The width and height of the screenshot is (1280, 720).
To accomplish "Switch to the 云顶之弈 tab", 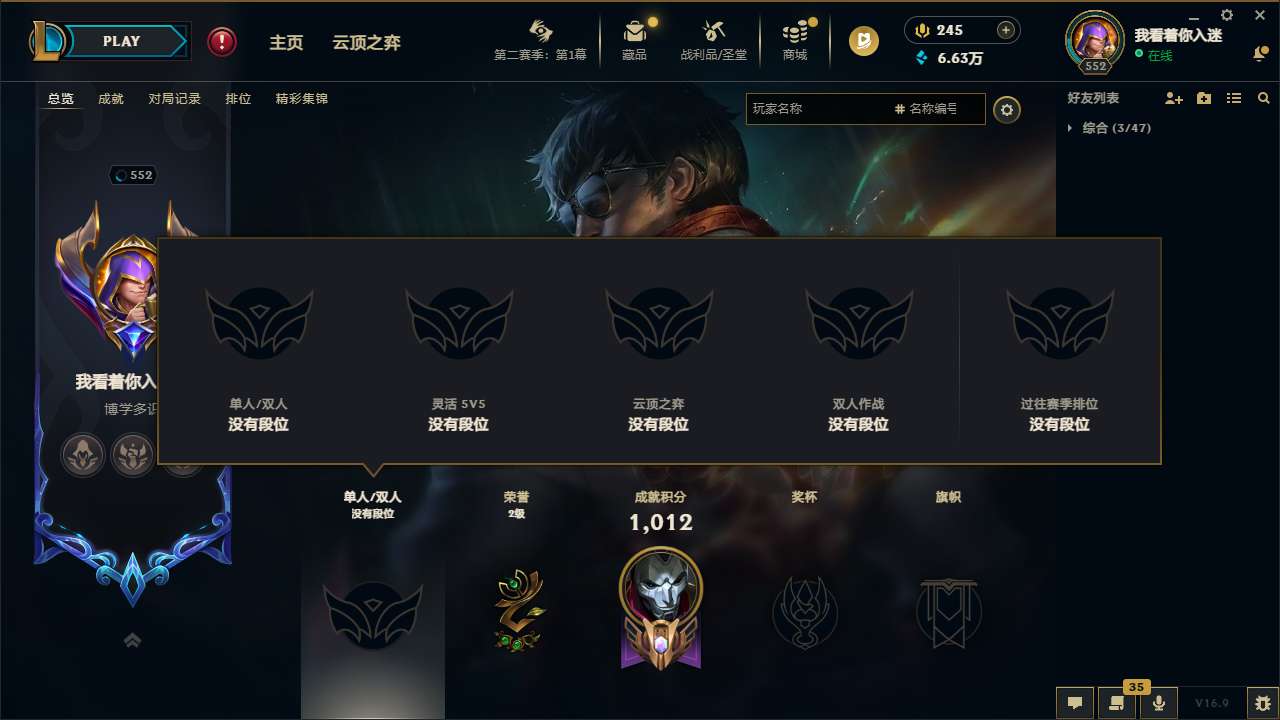I will (367, 42).
